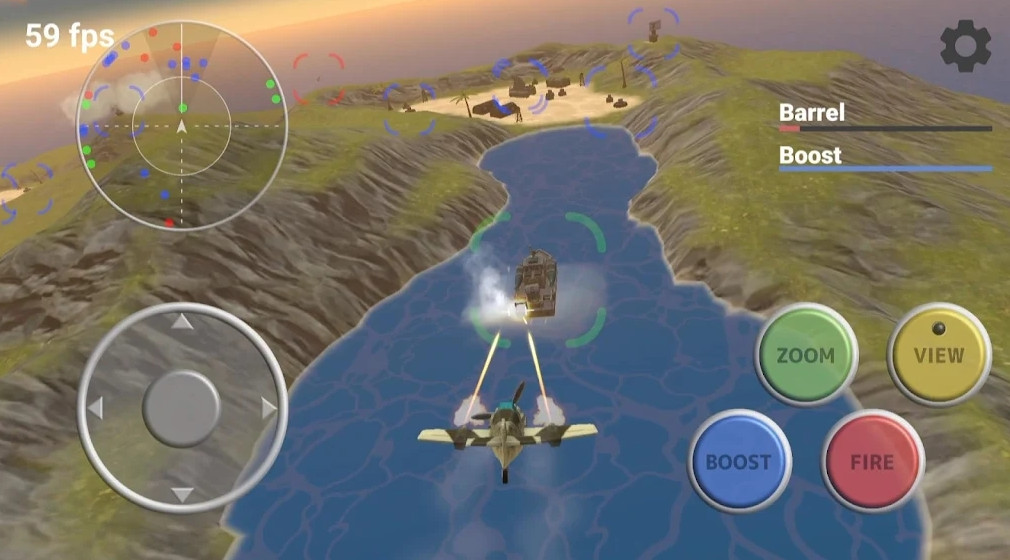Tap the joystick's up arrow
Screen dimensions: 1010x560
point(181,322)
